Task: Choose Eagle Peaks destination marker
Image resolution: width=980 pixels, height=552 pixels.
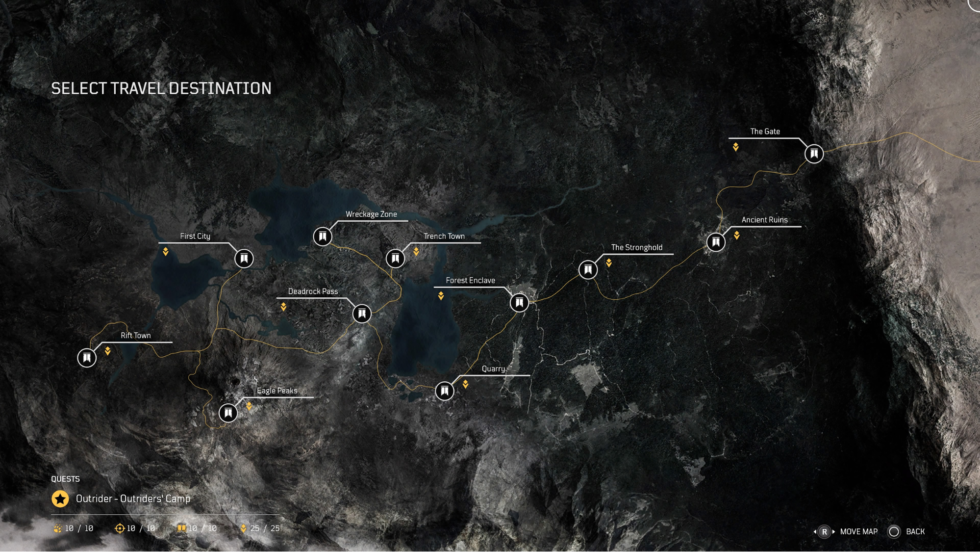Action: [x=228, y=411]
